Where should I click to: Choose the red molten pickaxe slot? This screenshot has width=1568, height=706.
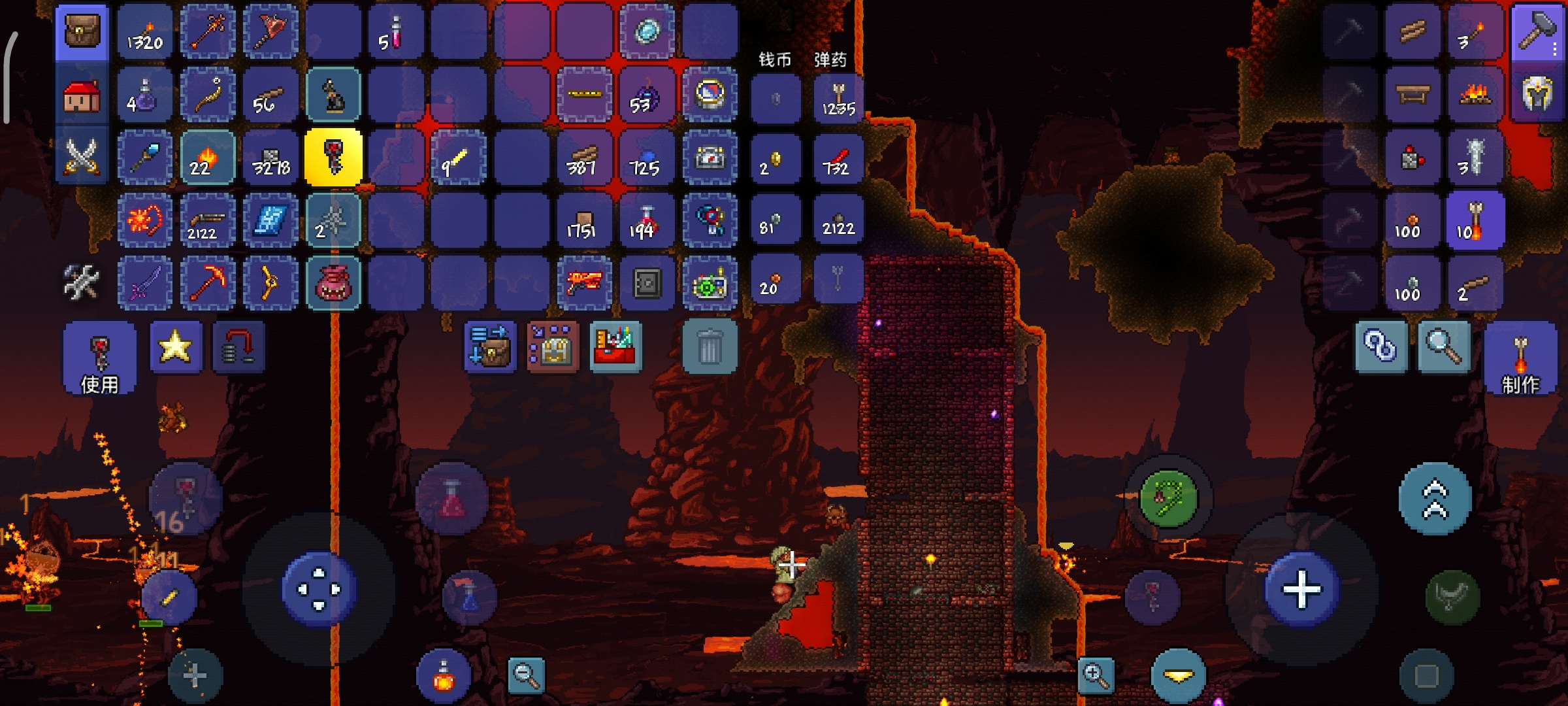pyautogui.click(x=207, y=283)
